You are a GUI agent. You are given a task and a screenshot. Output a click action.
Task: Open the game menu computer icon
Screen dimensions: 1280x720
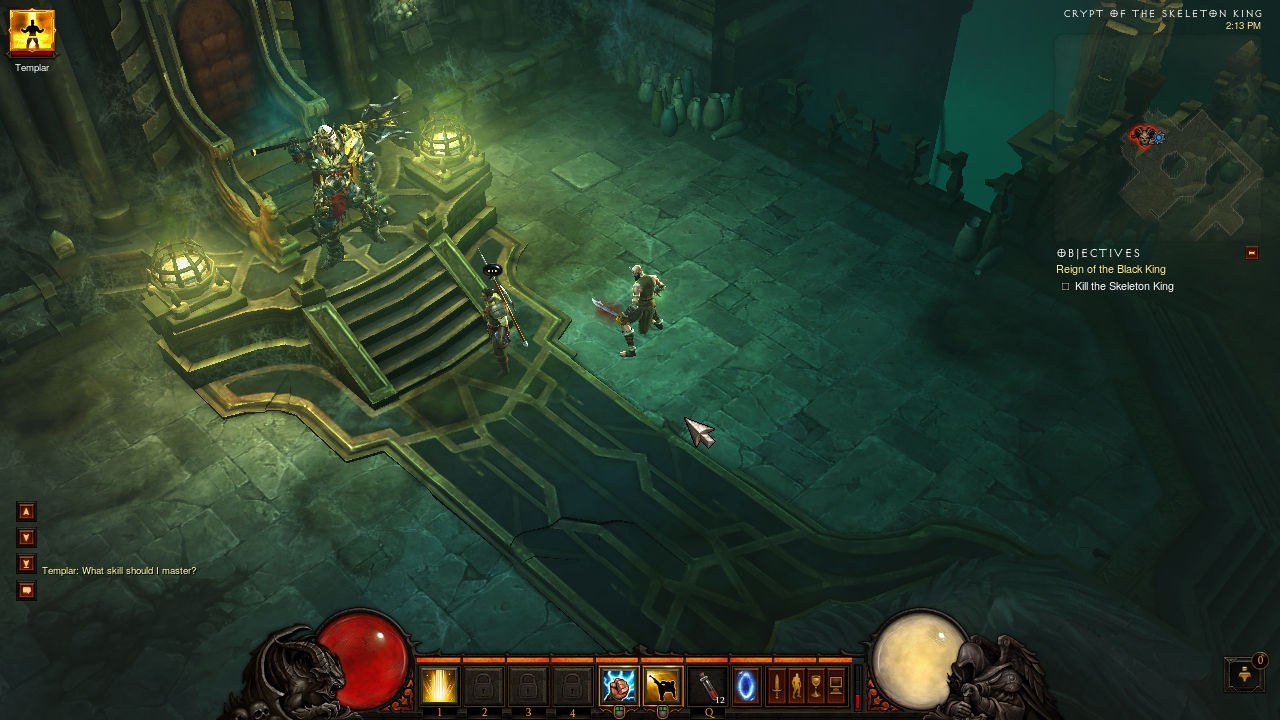coord(836,687)
